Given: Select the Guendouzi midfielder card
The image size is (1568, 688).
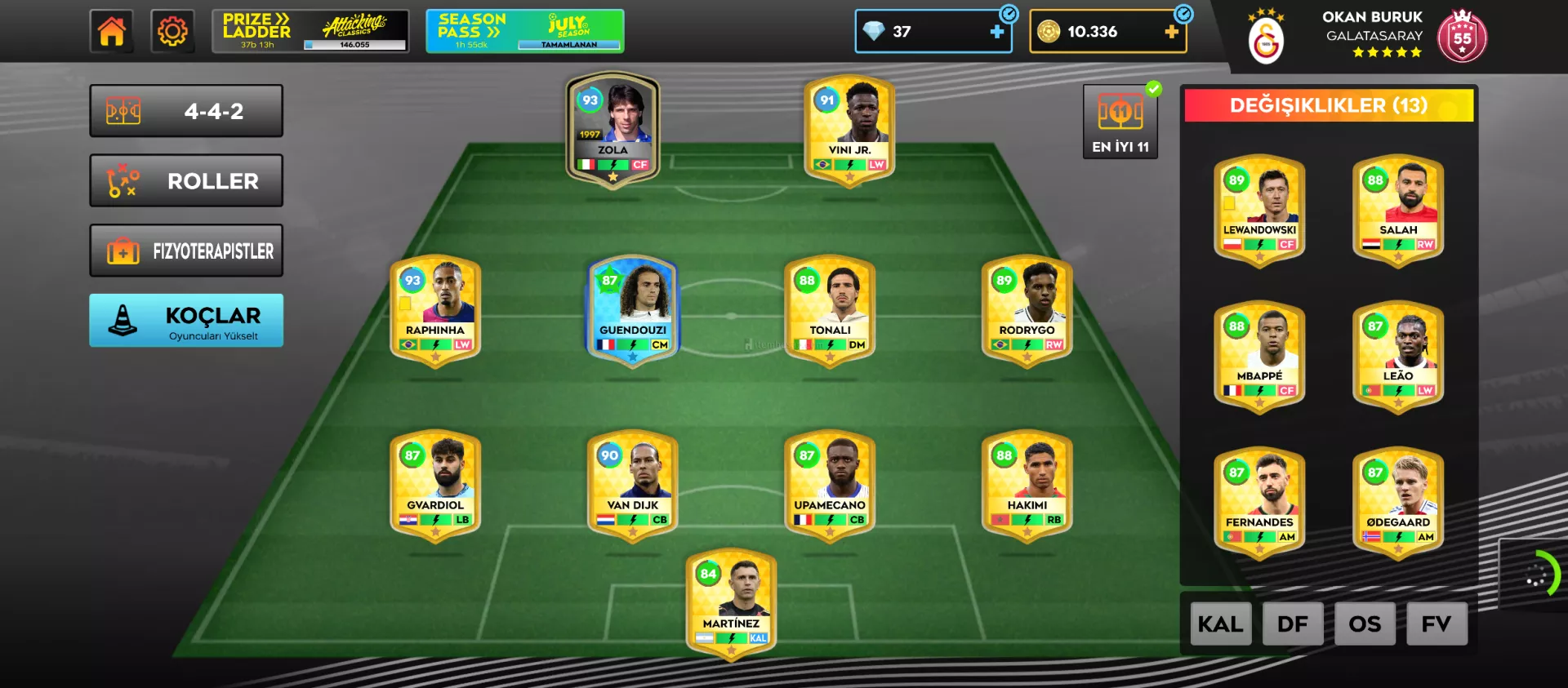Looking at the screenshot, I should click(x=632, y=310).
